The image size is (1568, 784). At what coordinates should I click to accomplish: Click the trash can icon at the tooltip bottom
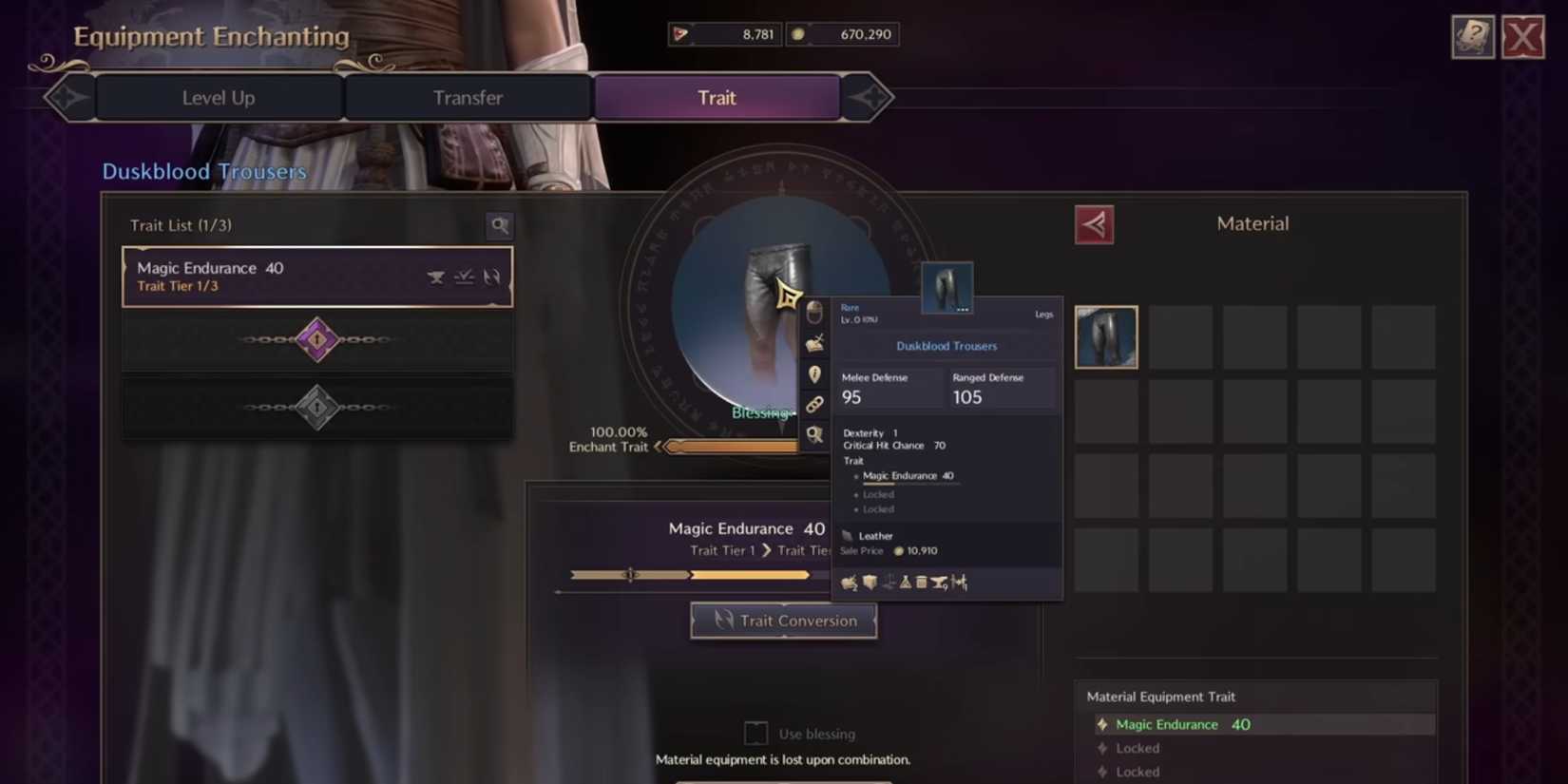click(x=921, y=582)
